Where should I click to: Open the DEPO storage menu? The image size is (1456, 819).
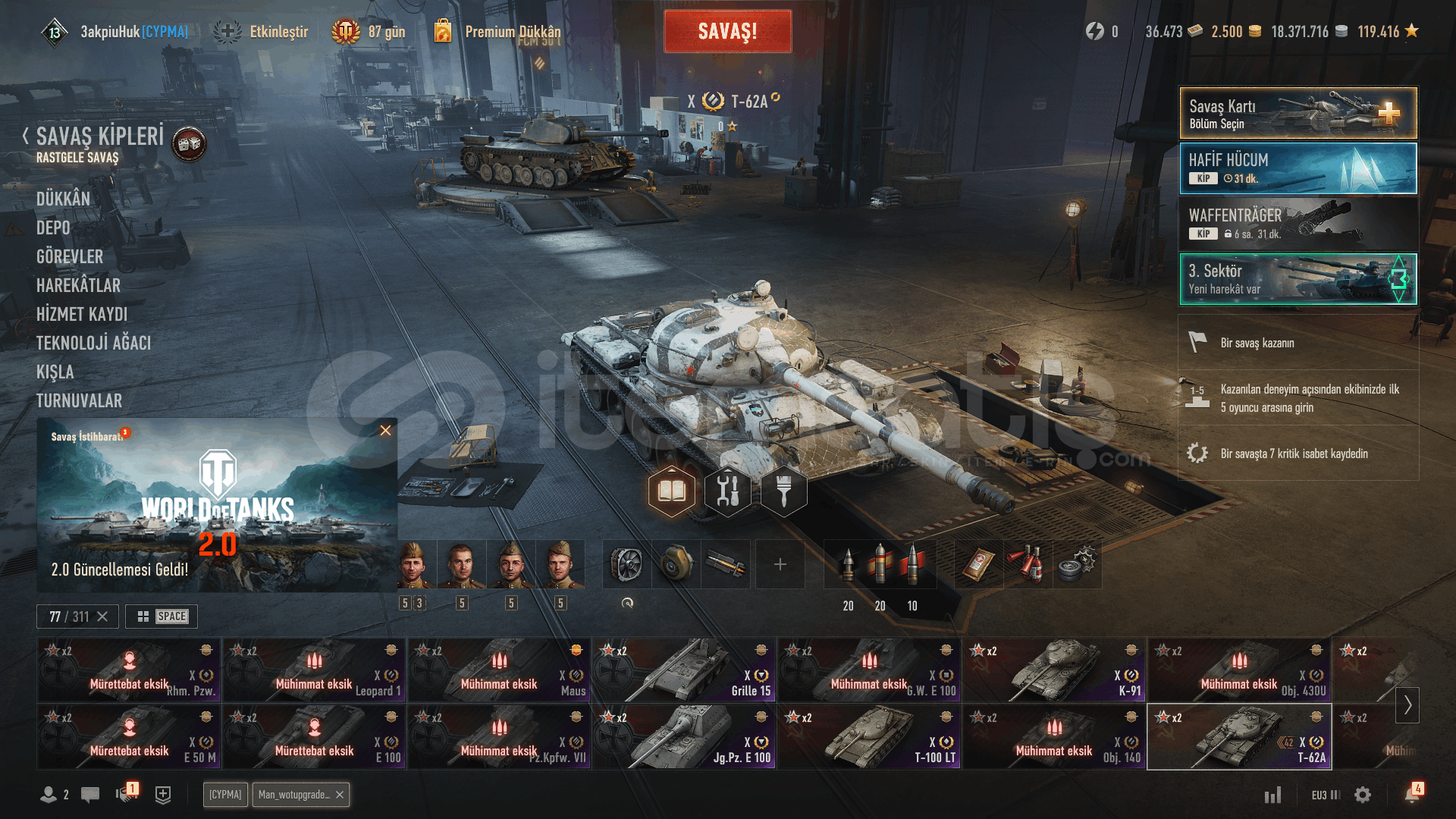pos(53,227)
